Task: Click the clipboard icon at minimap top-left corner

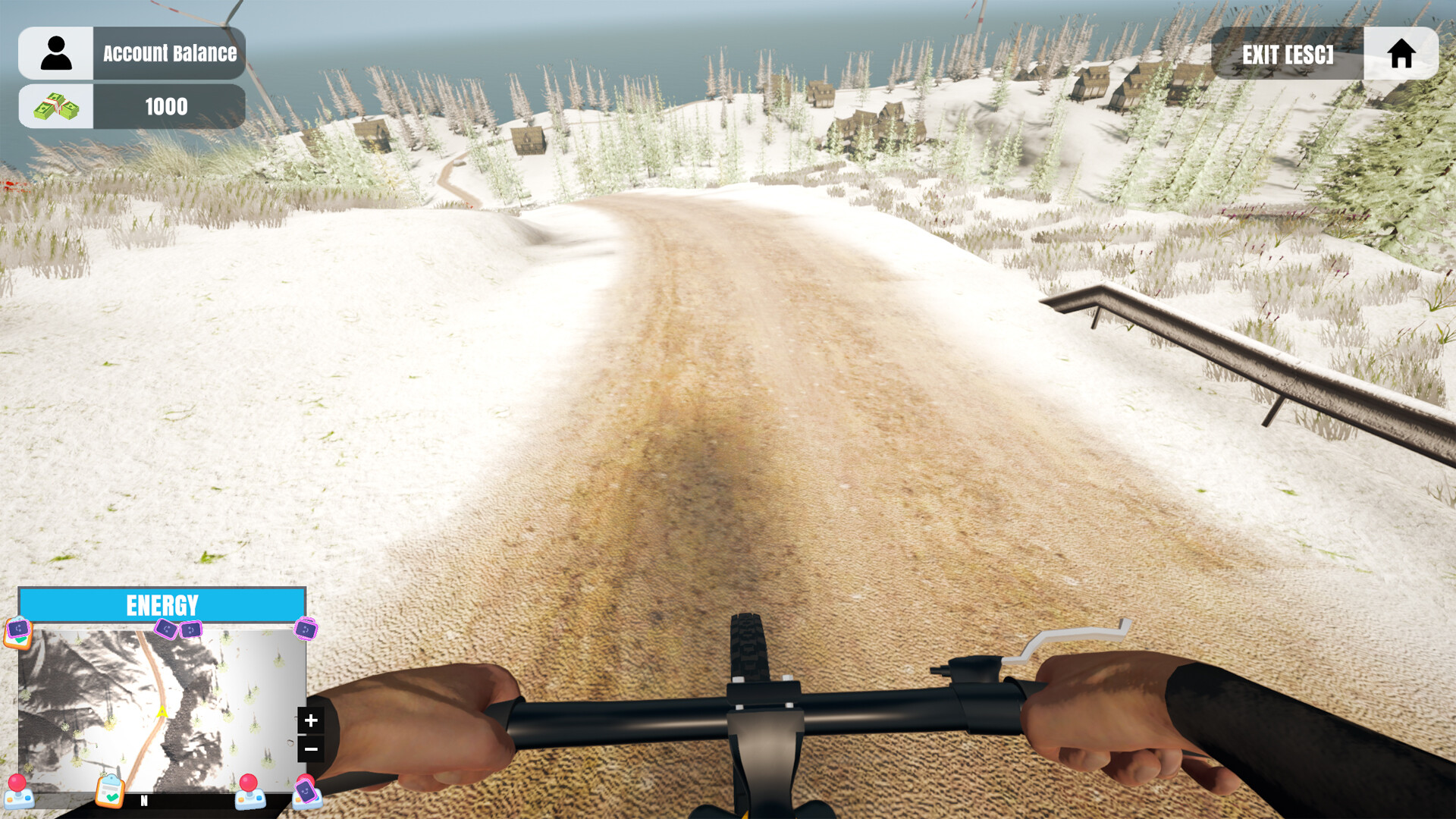Action: 19,639
